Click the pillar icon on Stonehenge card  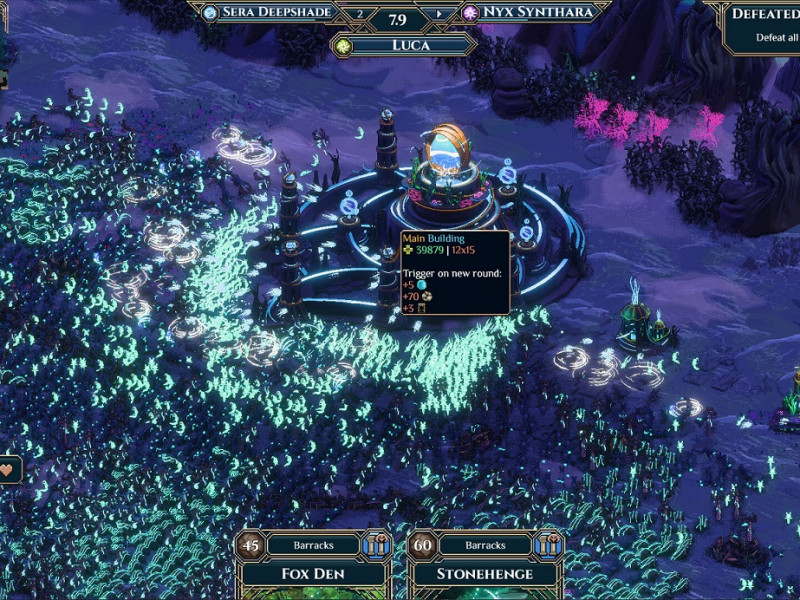click(x=549, y=545)
